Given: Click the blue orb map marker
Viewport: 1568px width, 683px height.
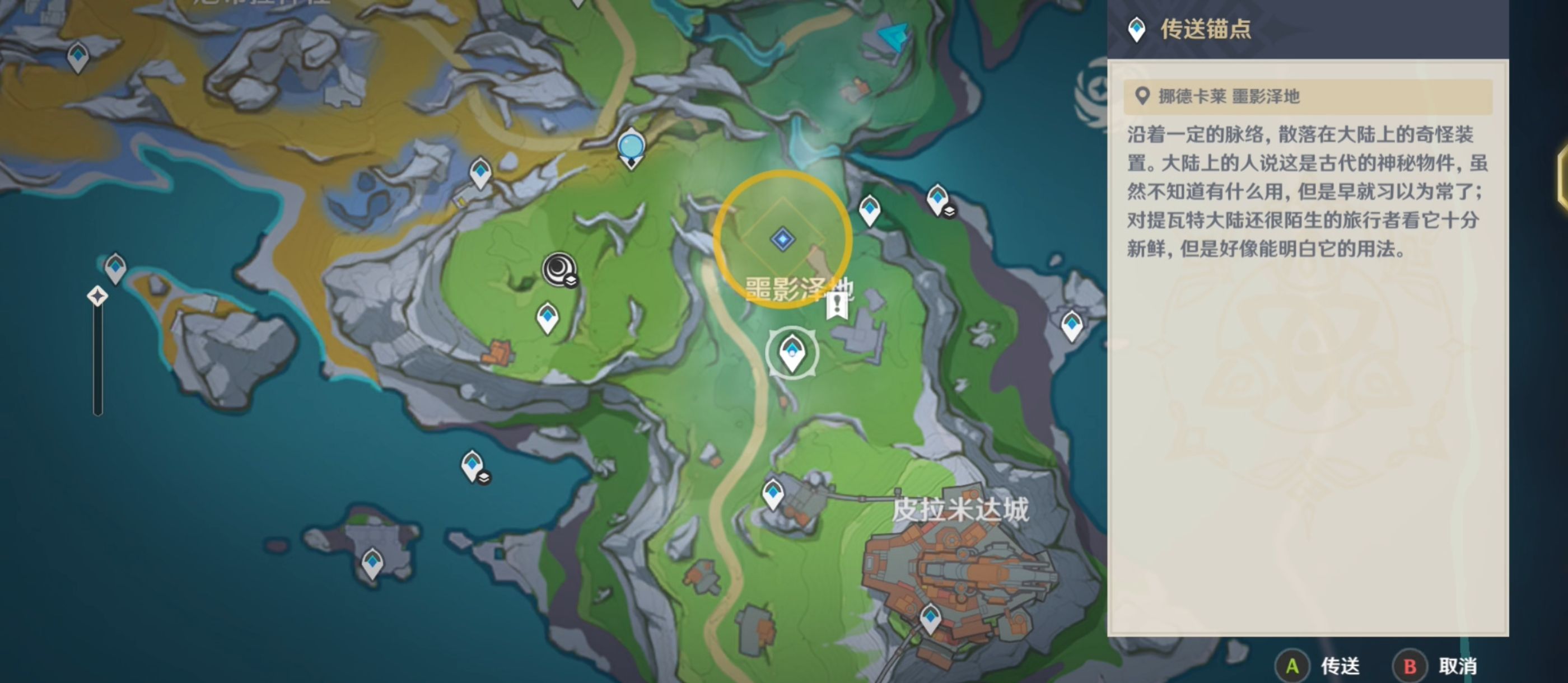Looking at the screenshot, I should [631, 147].
